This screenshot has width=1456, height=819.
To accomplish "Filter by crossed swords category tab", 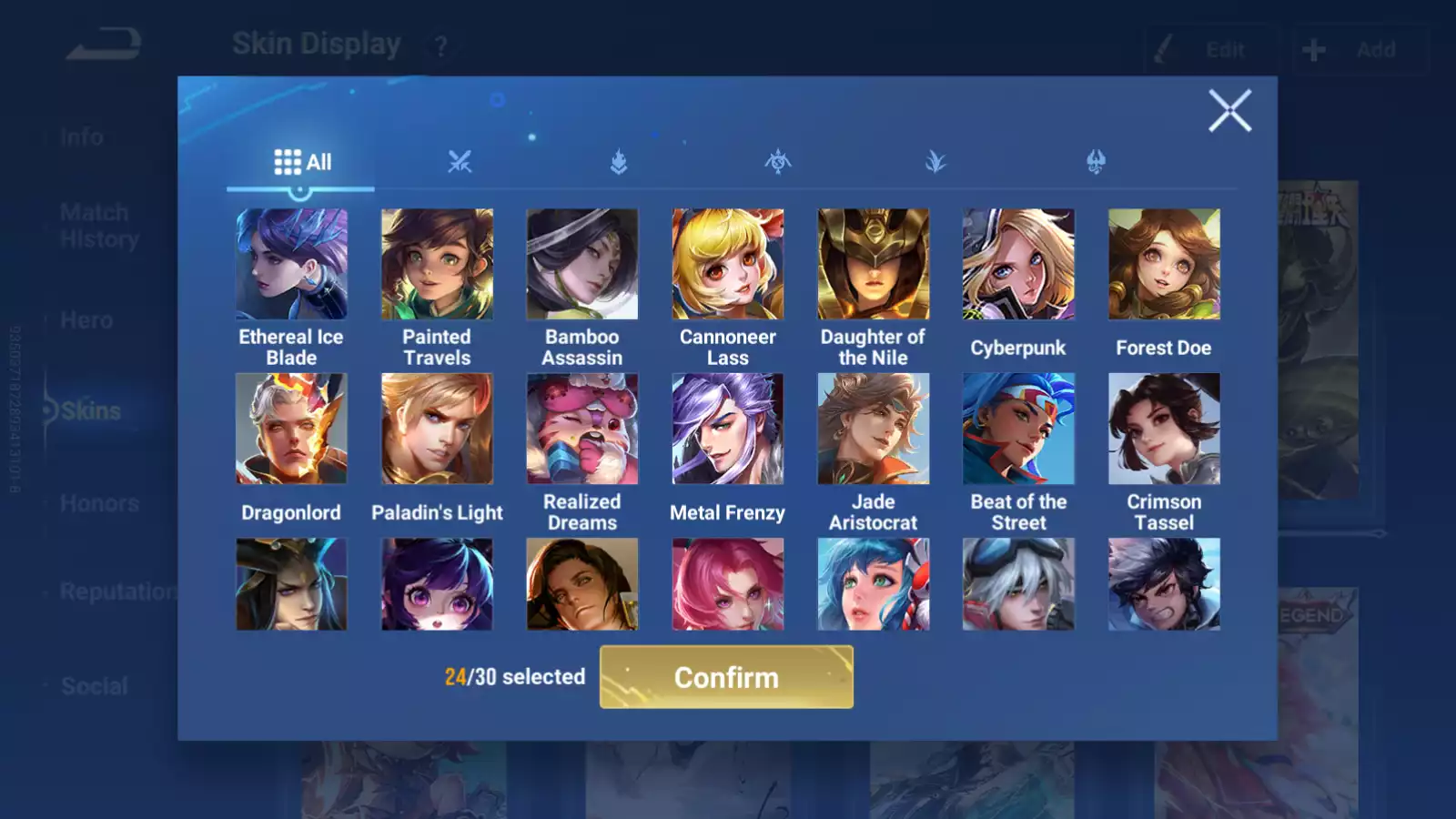I will [x=460, y=162].
